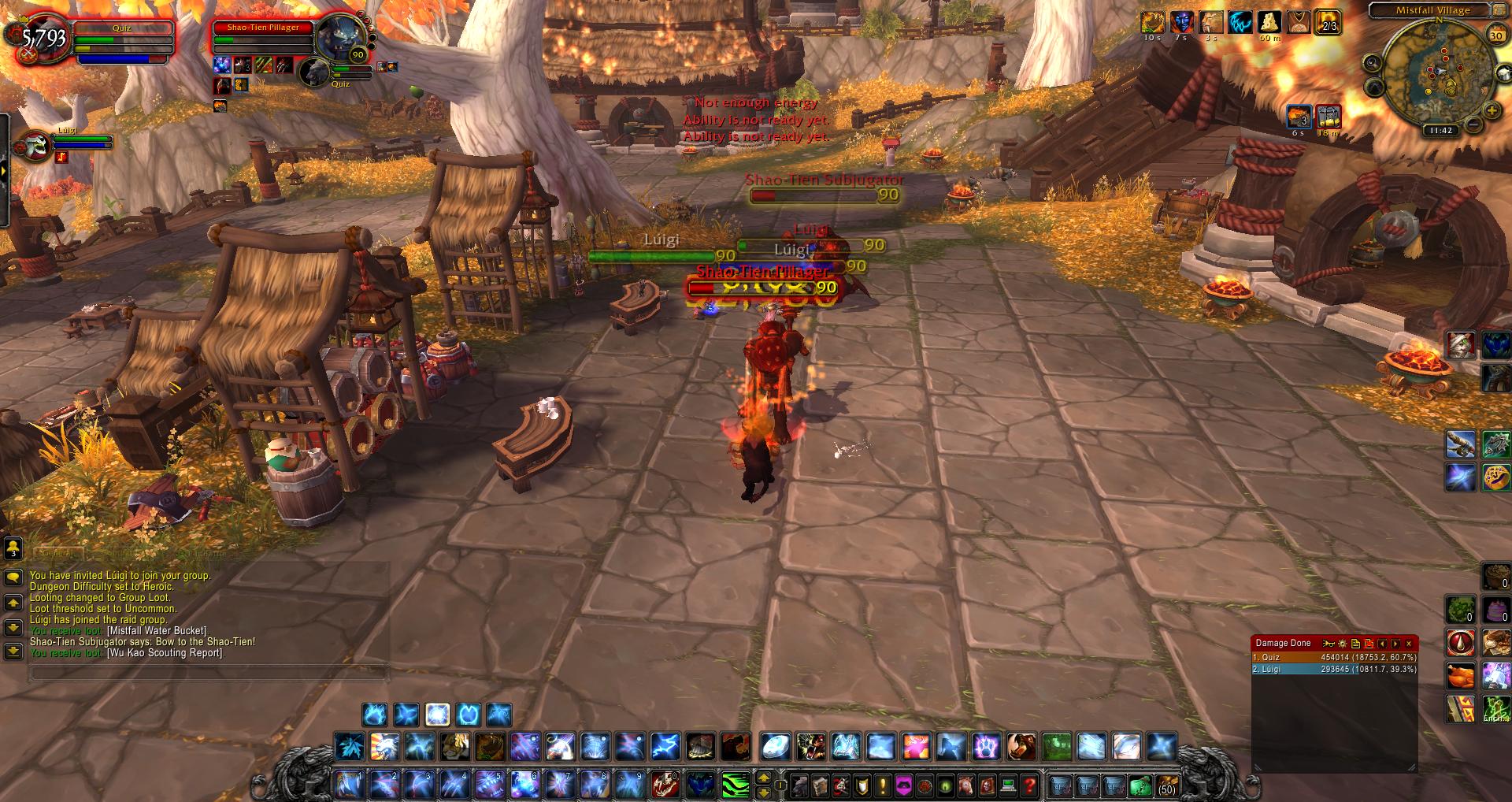Click the cheese buff icon with 60 m
Image resolution: width=1512 pixels, height=802 pixels.
(1269, 22)
